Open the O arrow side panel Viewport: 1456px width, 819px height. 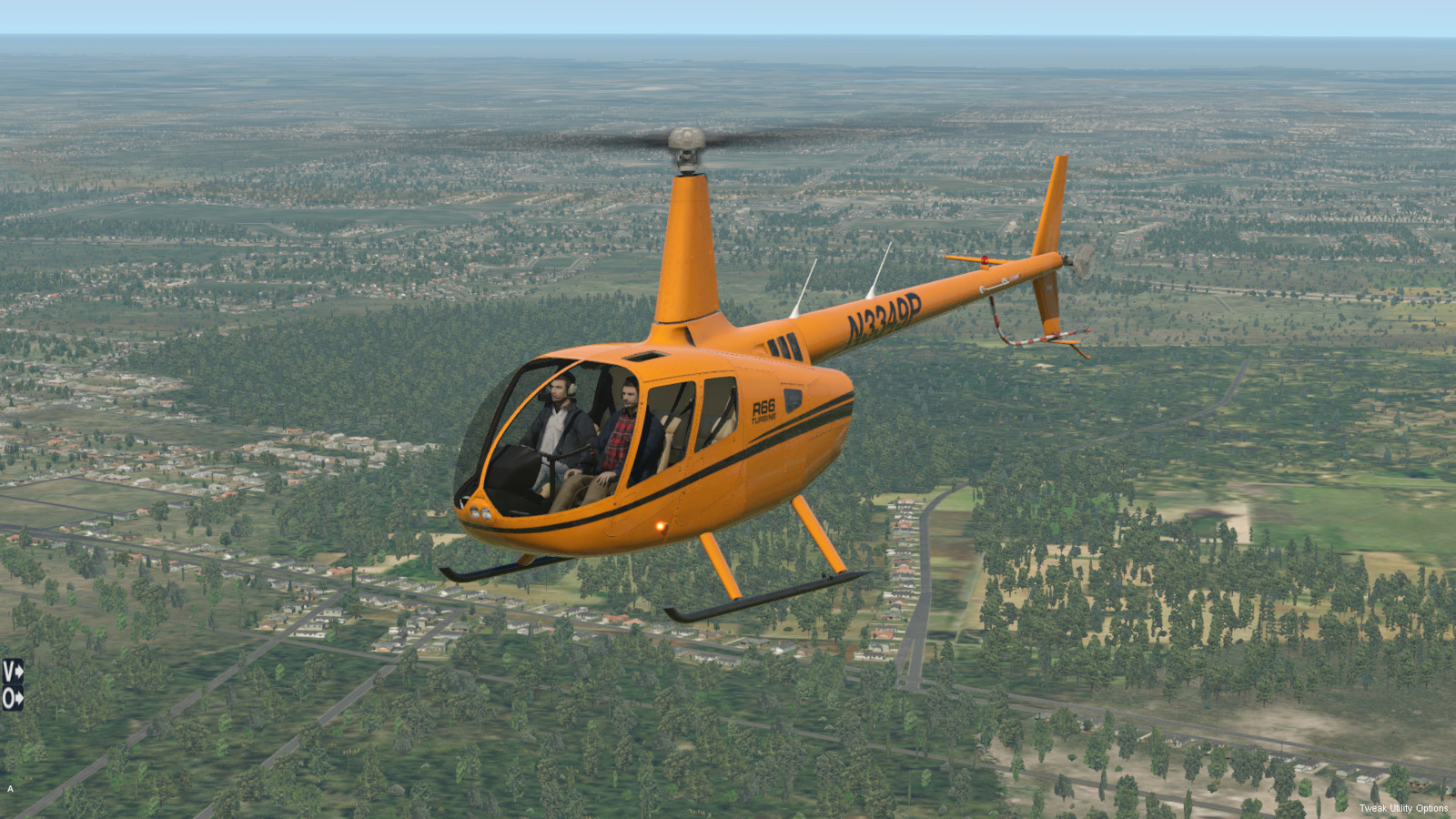pos(12,699)
